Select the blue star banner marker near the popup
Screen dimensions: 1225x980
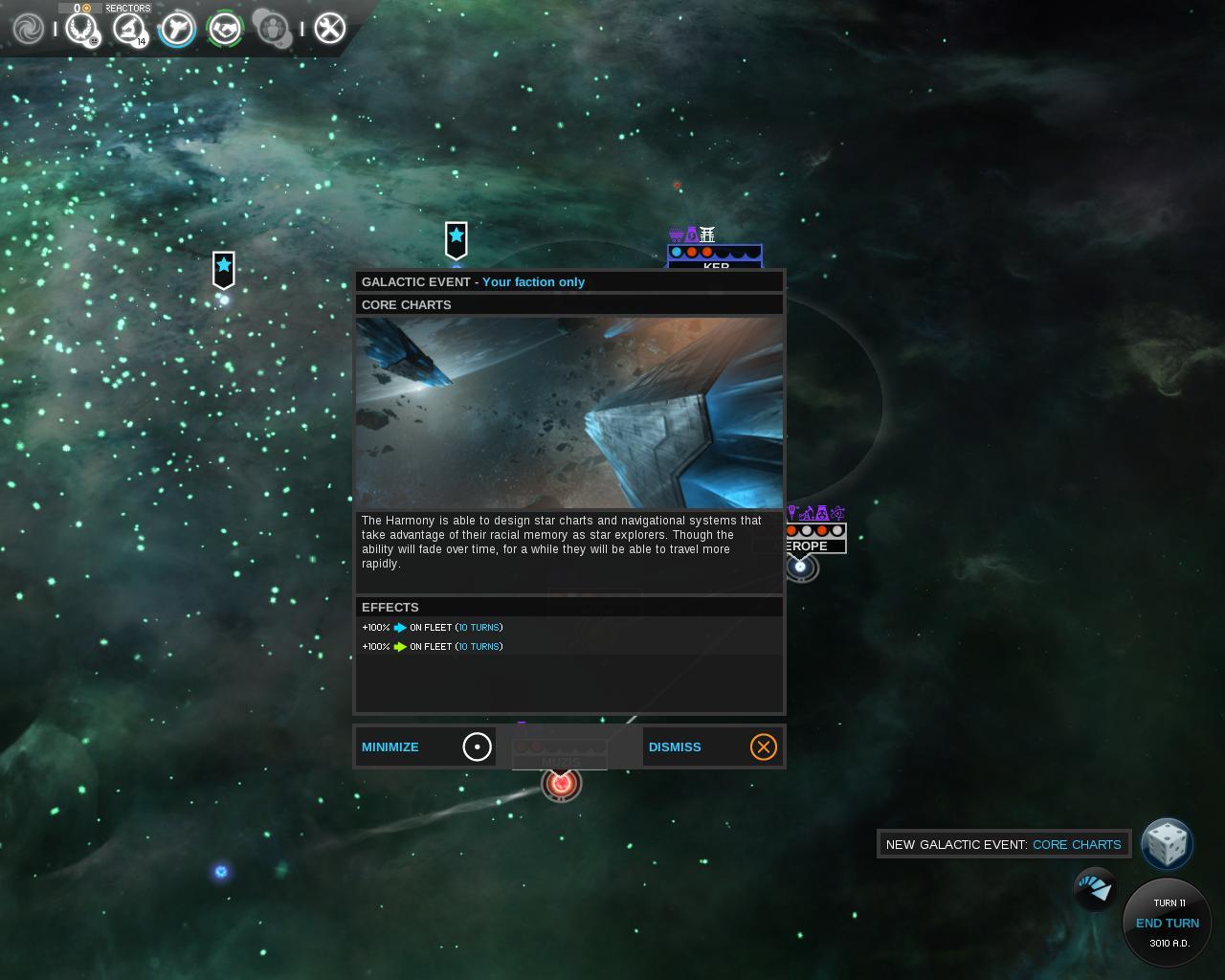pos(457,239)
